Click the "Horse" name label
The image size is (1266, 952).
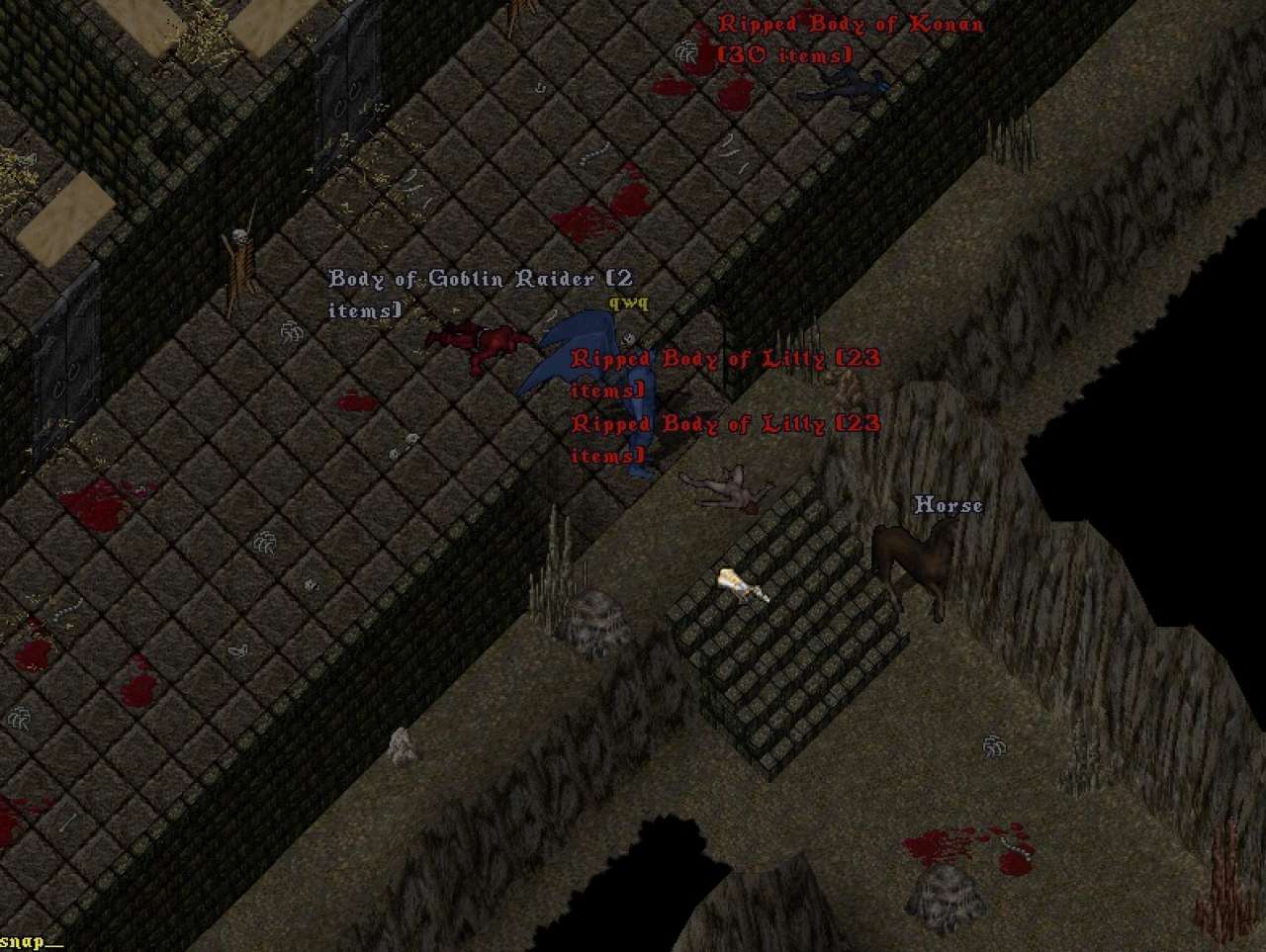tap(948, 506)
